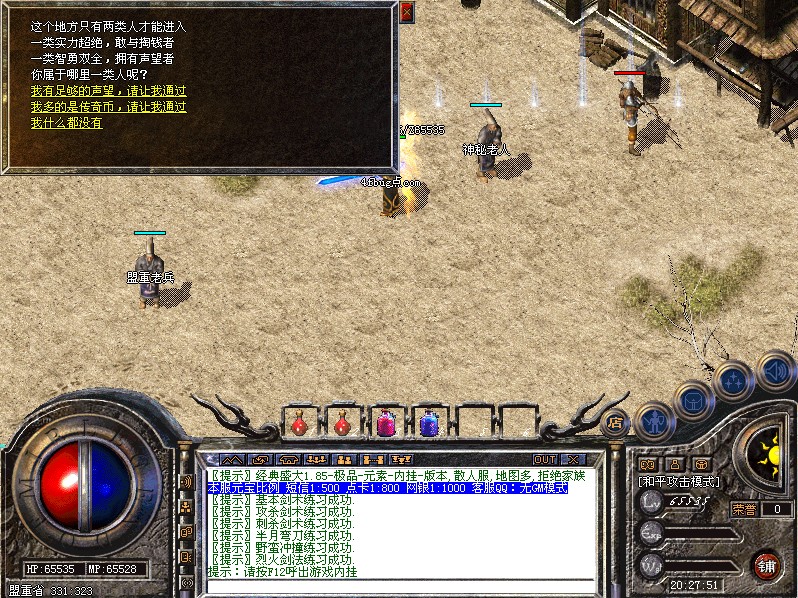Click the 荣誉 honor label
Viewport: 798px width, 598px height.
click(x=743, y=509)
